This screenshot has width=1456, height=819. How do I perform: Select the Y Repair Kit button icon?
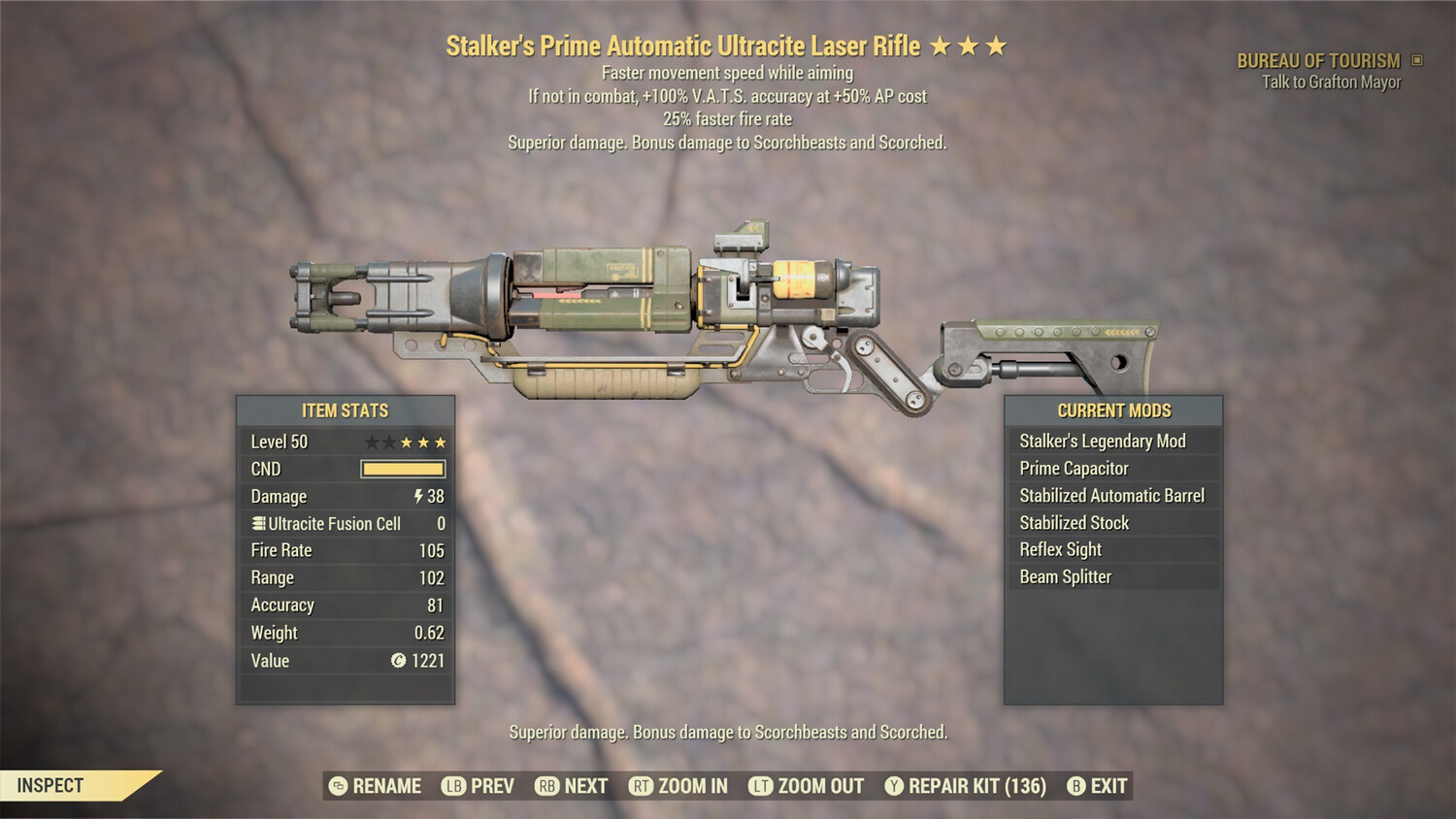(894, 786)
